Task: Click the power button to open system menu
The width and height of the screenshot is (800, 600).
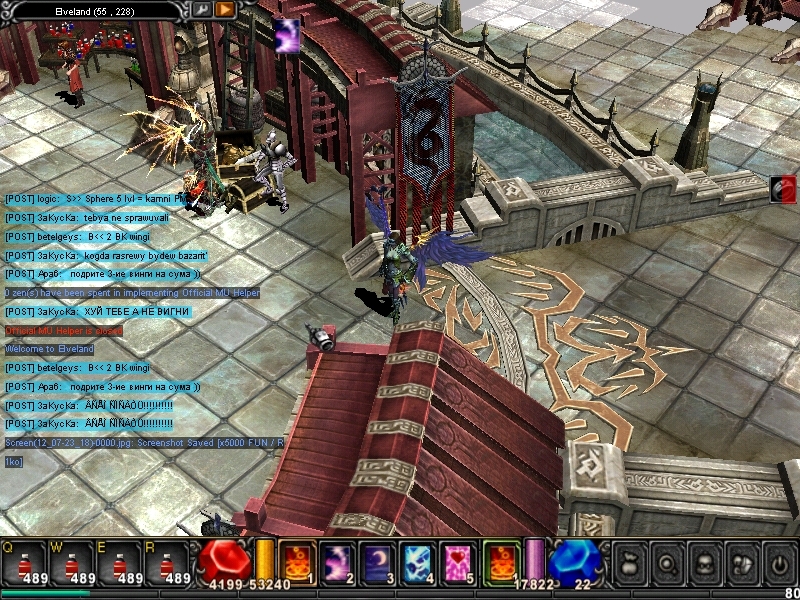Action: pos(778,563)
